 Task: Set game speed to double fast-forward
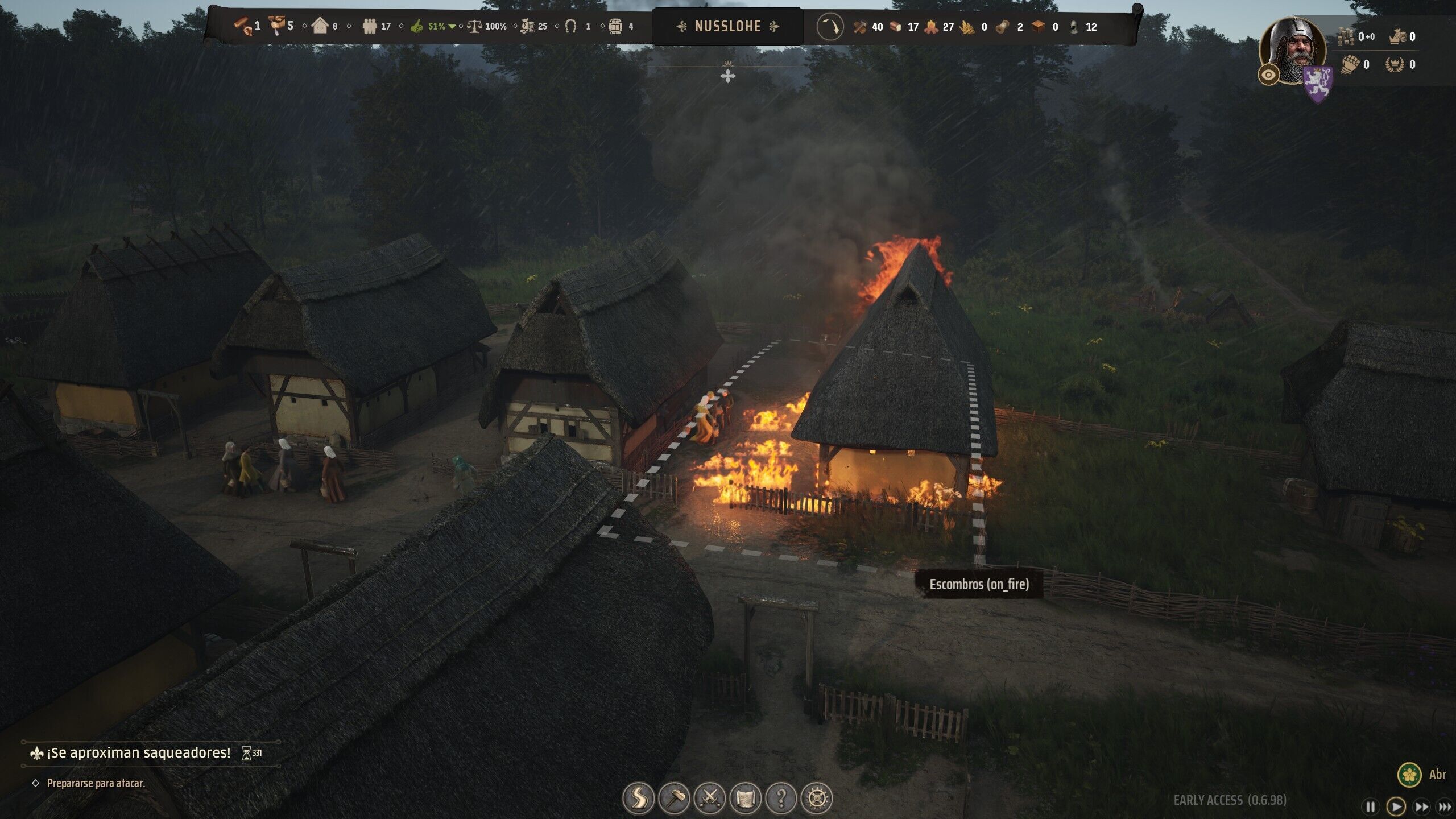click(1421, 806)
